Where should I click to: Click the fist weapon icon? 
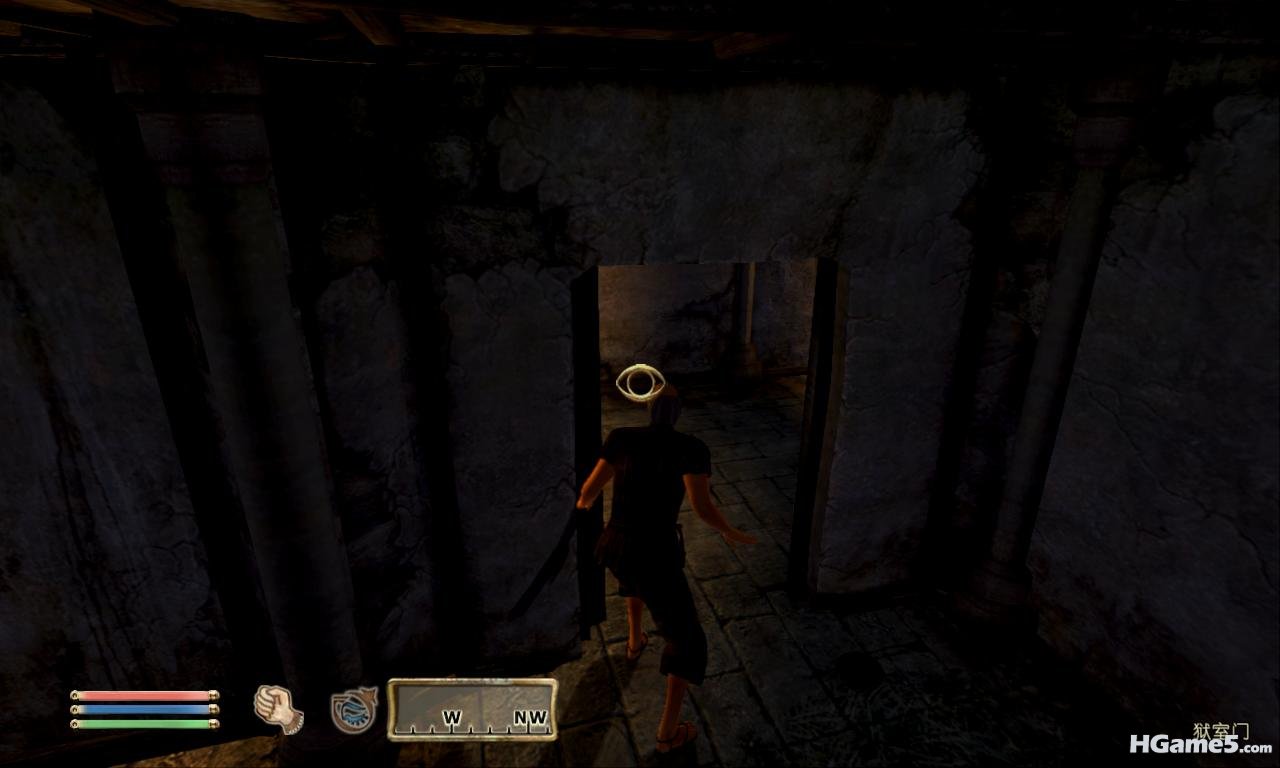point(278,709)
